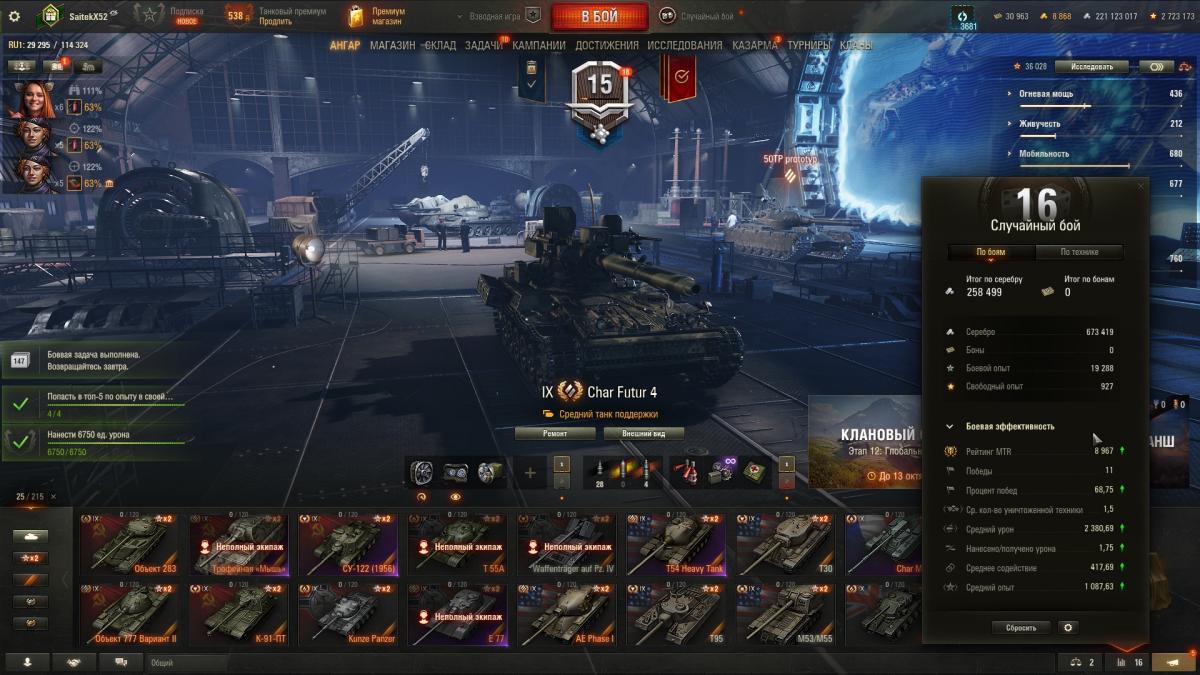Choose the T54 Heavy Tank in carousel
Viewport: 1200px width, 675px height.
point(676,545)
